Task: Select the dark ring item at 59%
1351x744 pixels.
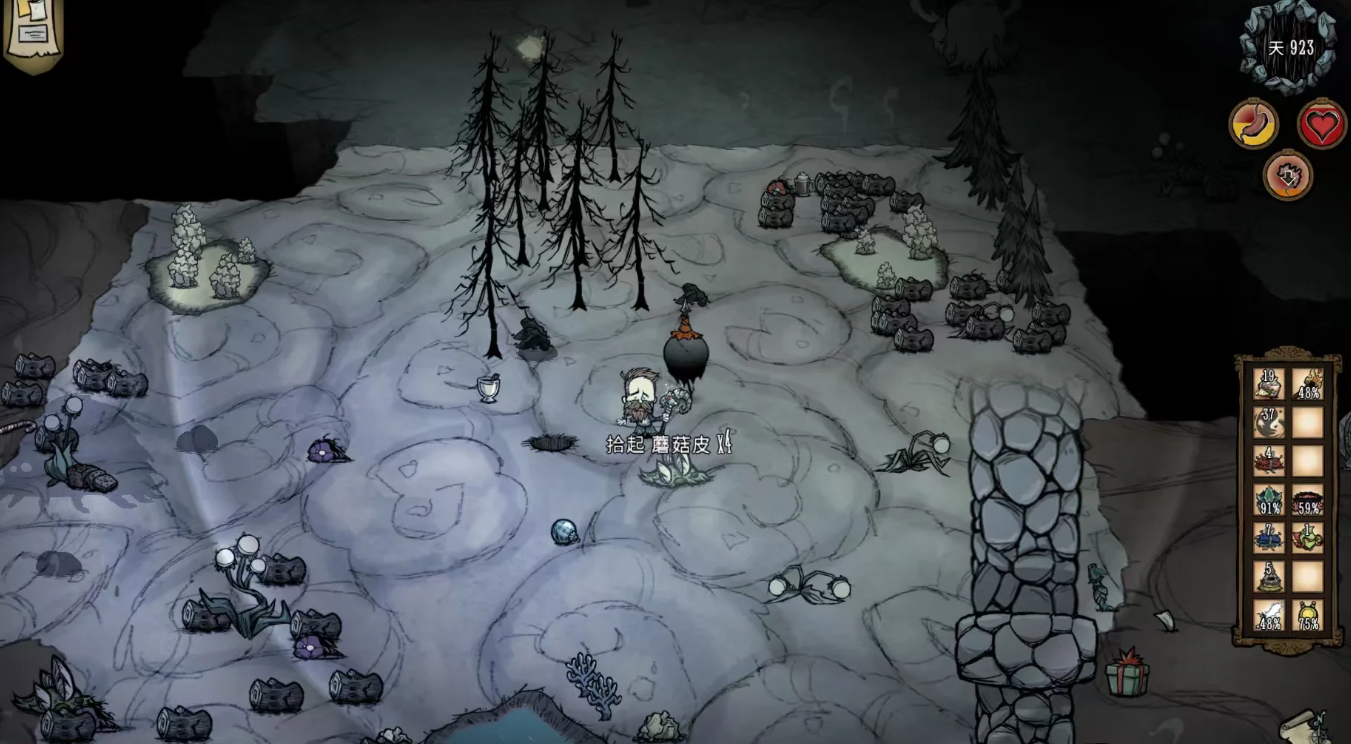Action: (x=1307, y=499)
